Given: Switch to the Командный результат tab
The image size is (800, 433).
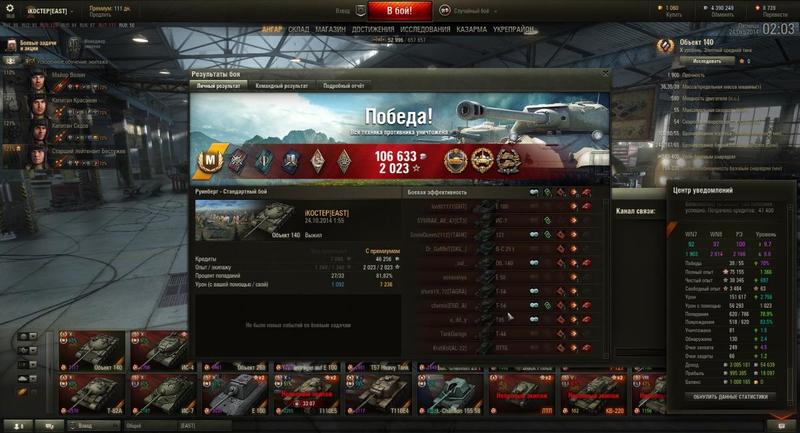Looking at the screenshot, I should point(281,86).
